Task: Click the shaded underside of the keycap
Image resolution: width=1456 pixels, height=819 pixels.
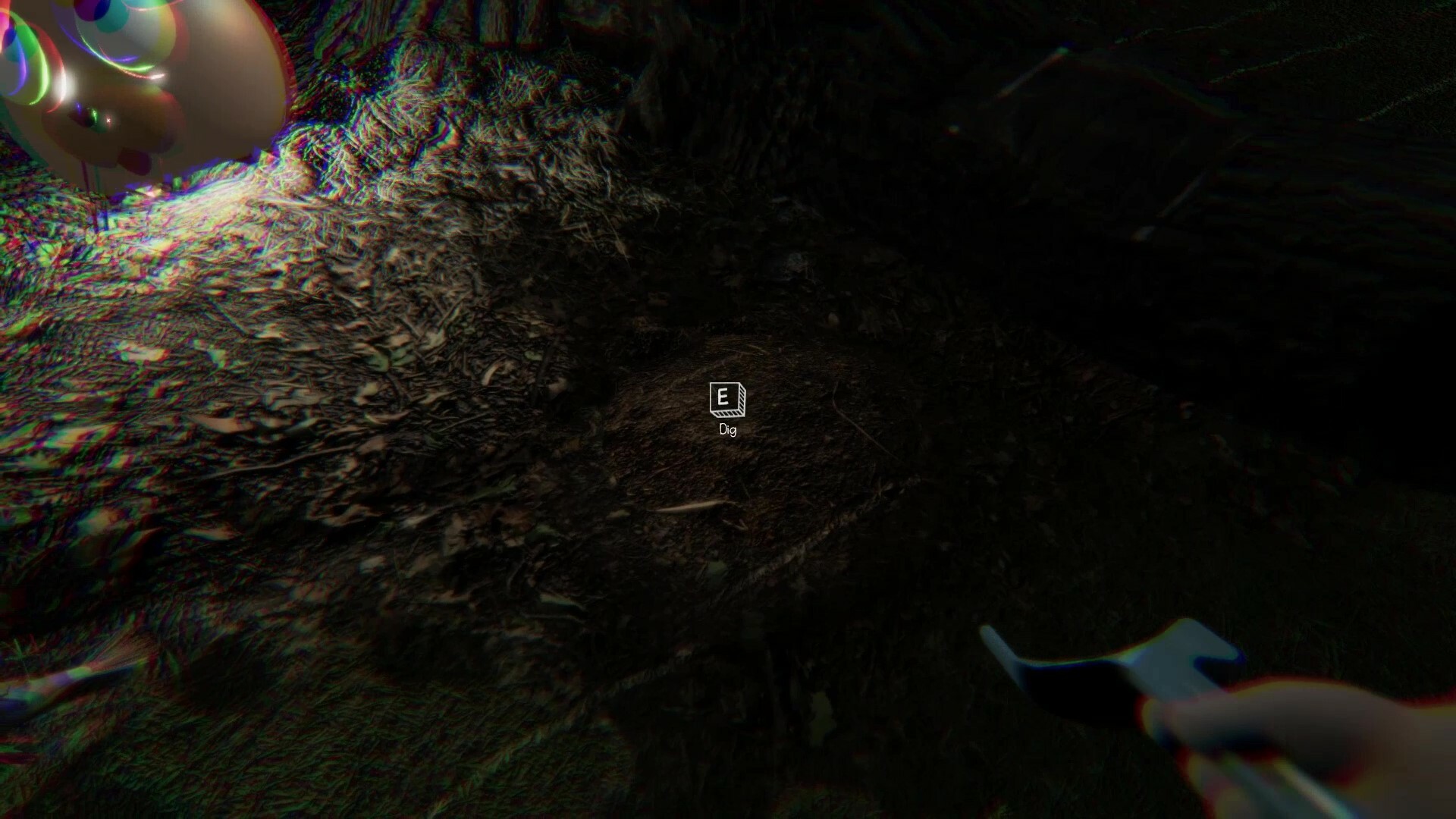Action: coord(726,413)
